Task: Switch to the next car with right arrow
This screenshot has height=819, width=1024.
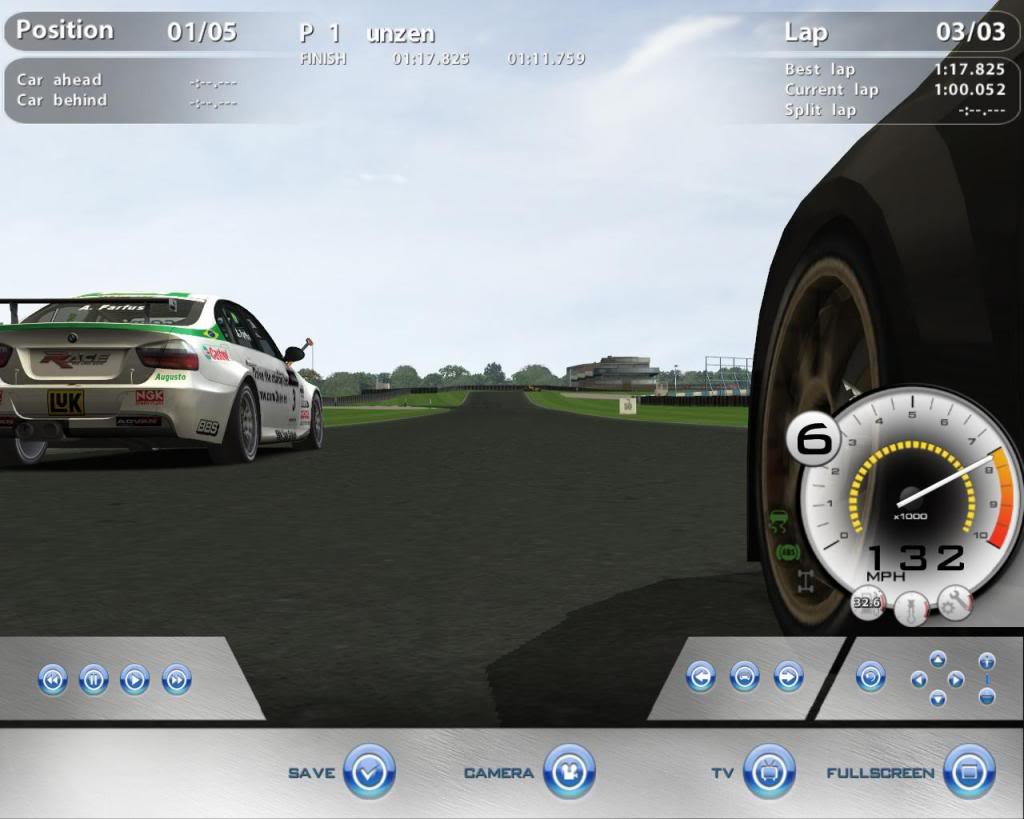Action: (x=788, y=677)
